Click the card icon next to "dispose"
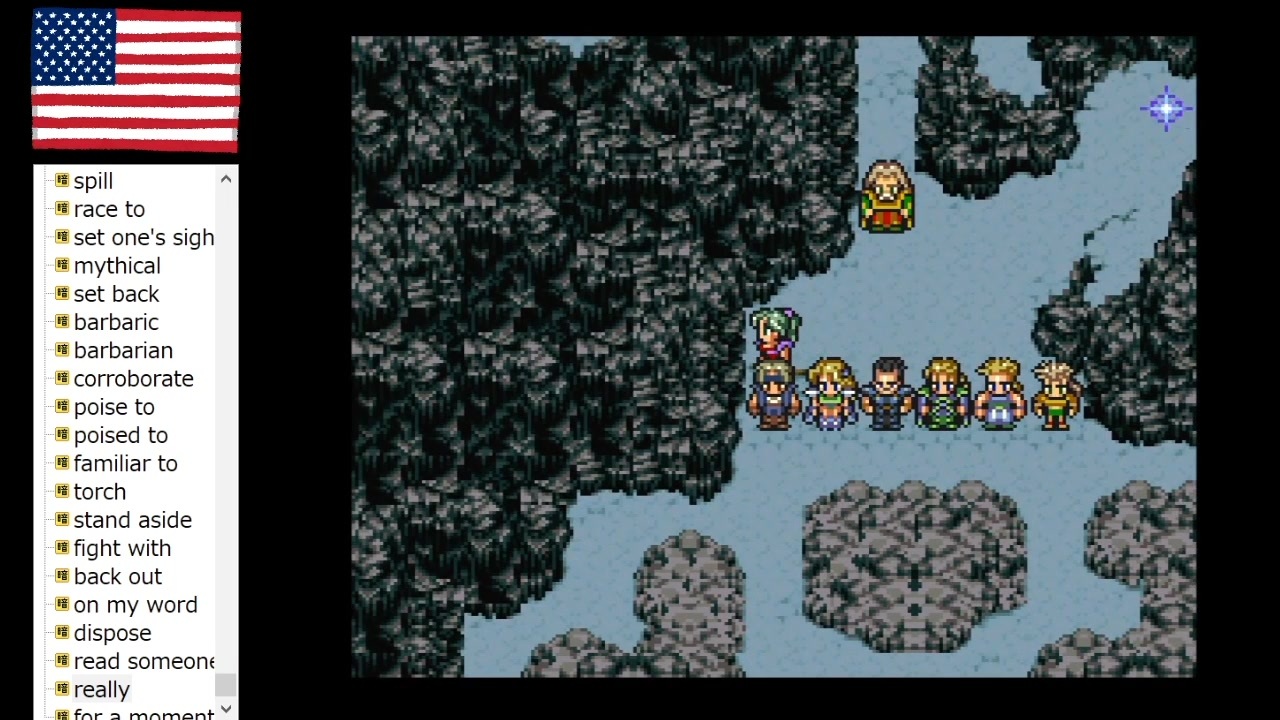 [60, 633]
